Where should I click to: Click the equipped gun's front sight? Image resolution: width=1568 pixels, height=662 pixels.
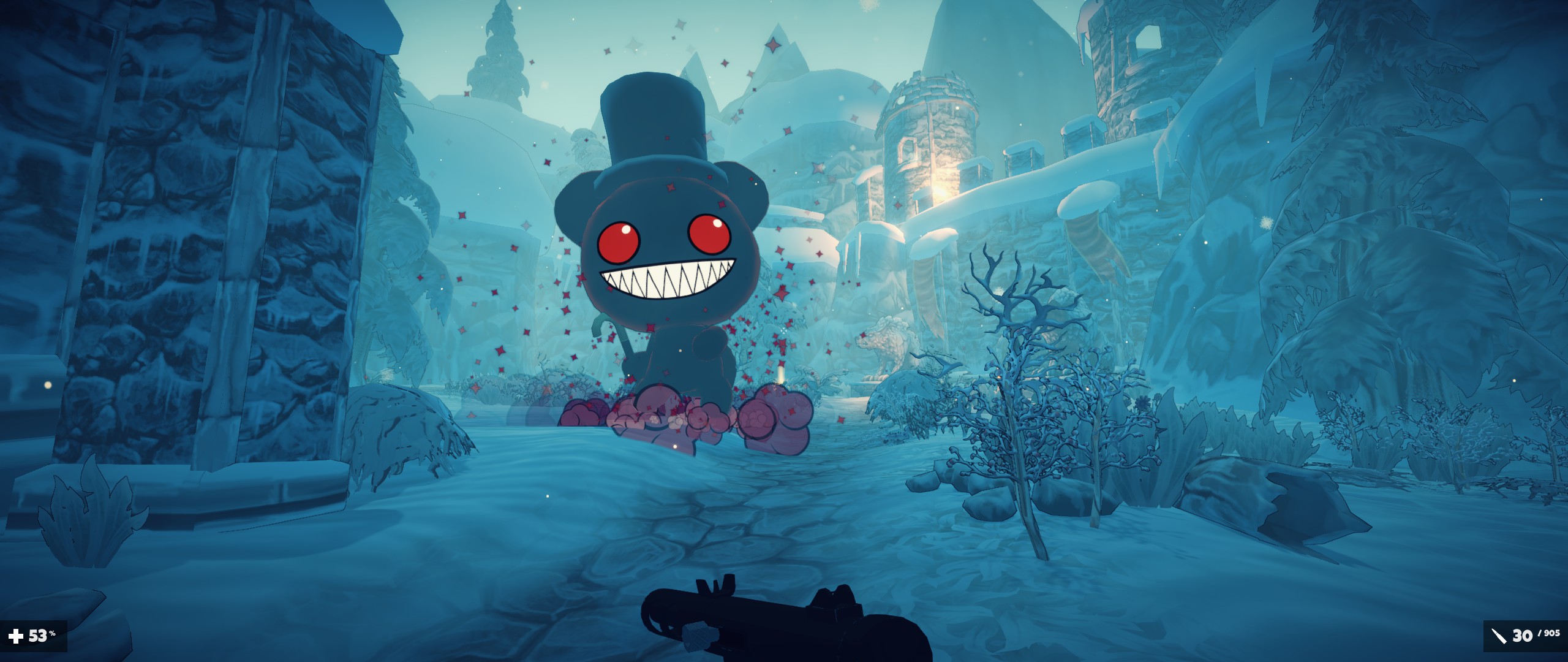click(717, 585)
